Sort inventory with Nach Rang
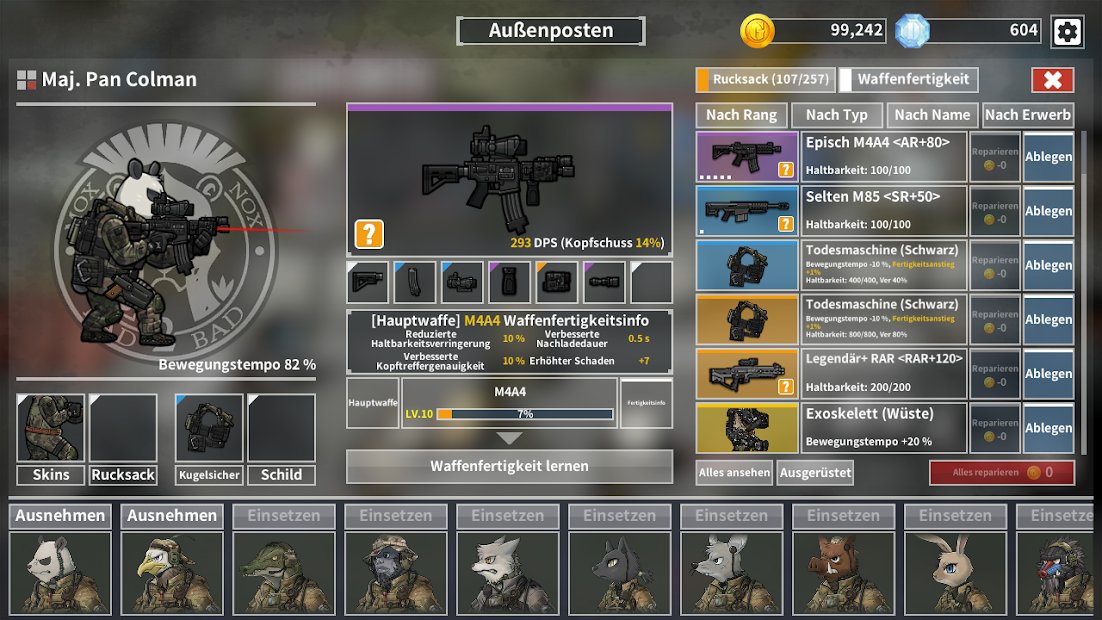Image resolution: width=1102 pixels, height=620 pixels. [x=741, y=115]
